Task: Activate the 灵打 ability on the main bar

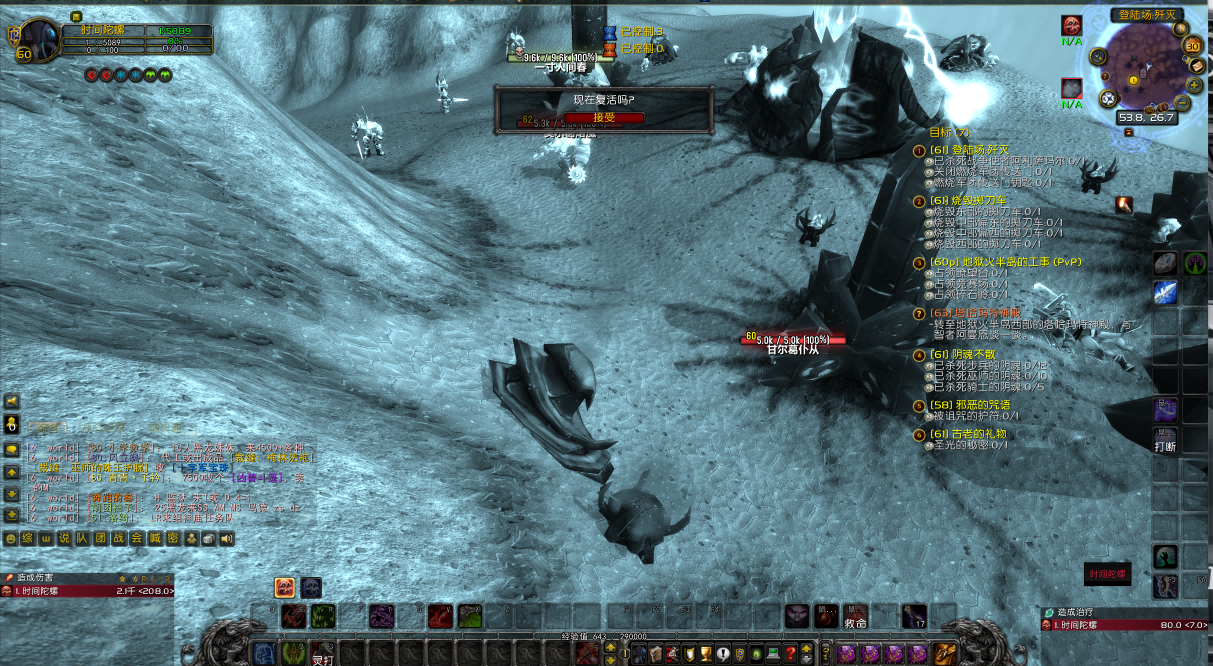Action: point(322,653)
